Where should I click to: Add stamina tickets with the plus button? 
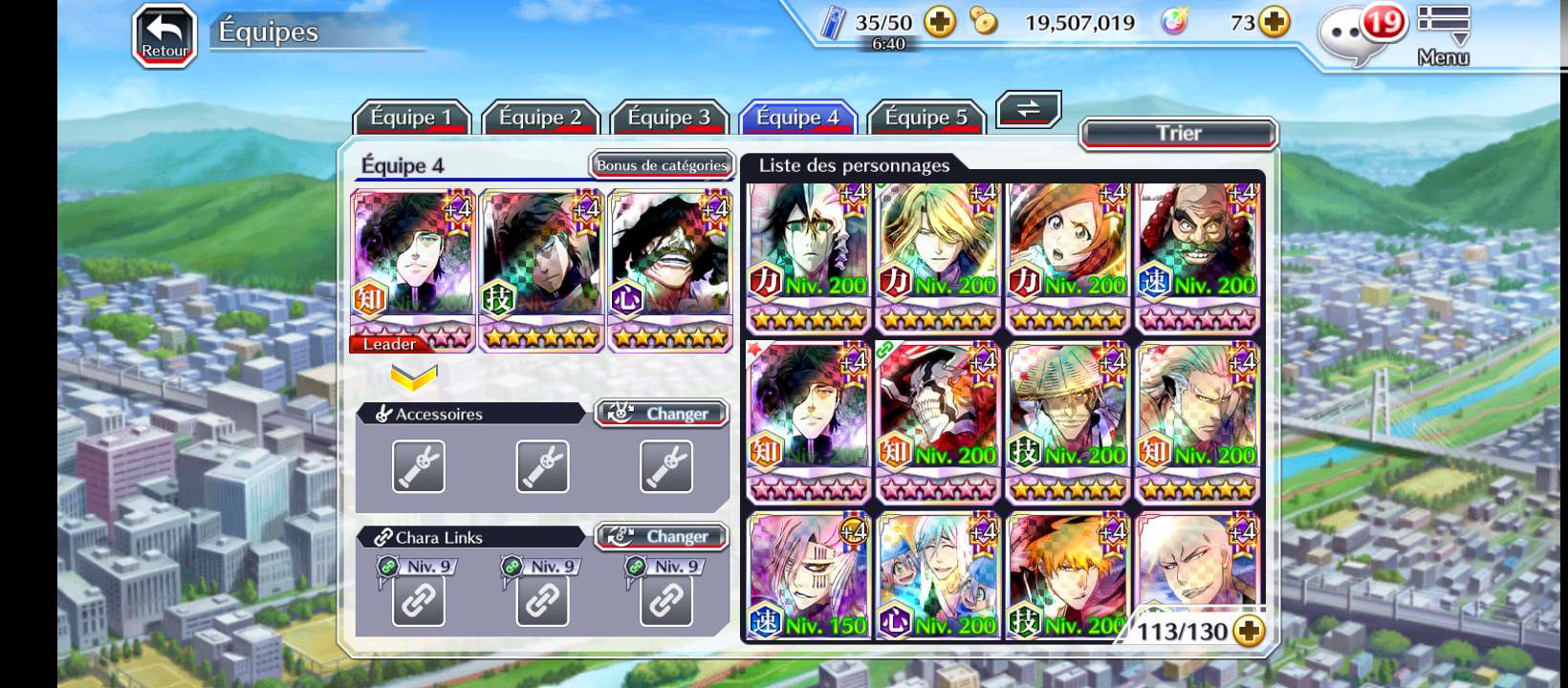[940, 22]
